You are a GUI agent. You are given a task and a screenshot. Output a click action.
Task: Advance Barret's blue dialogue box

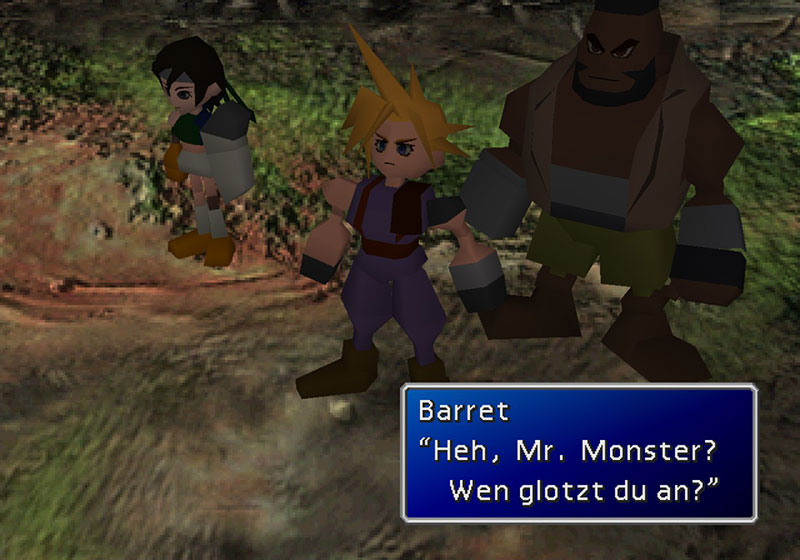(x=579, y=452)
